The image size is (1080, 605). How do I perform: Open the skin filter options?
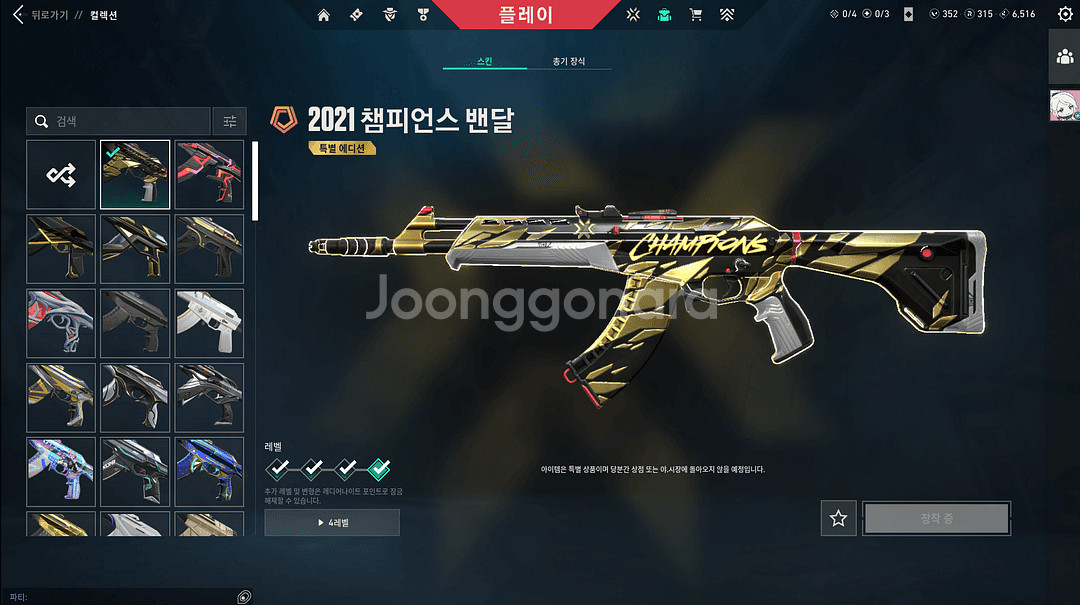pos(229,121)
